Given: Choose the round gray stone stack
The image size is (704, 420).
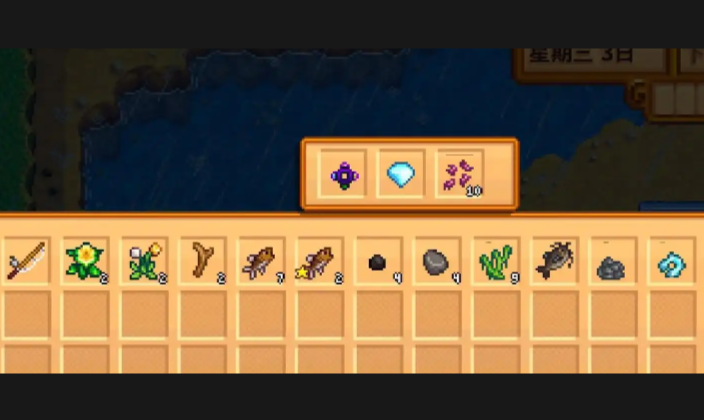Looking at the screenshot, I should (x=436, y=263).
